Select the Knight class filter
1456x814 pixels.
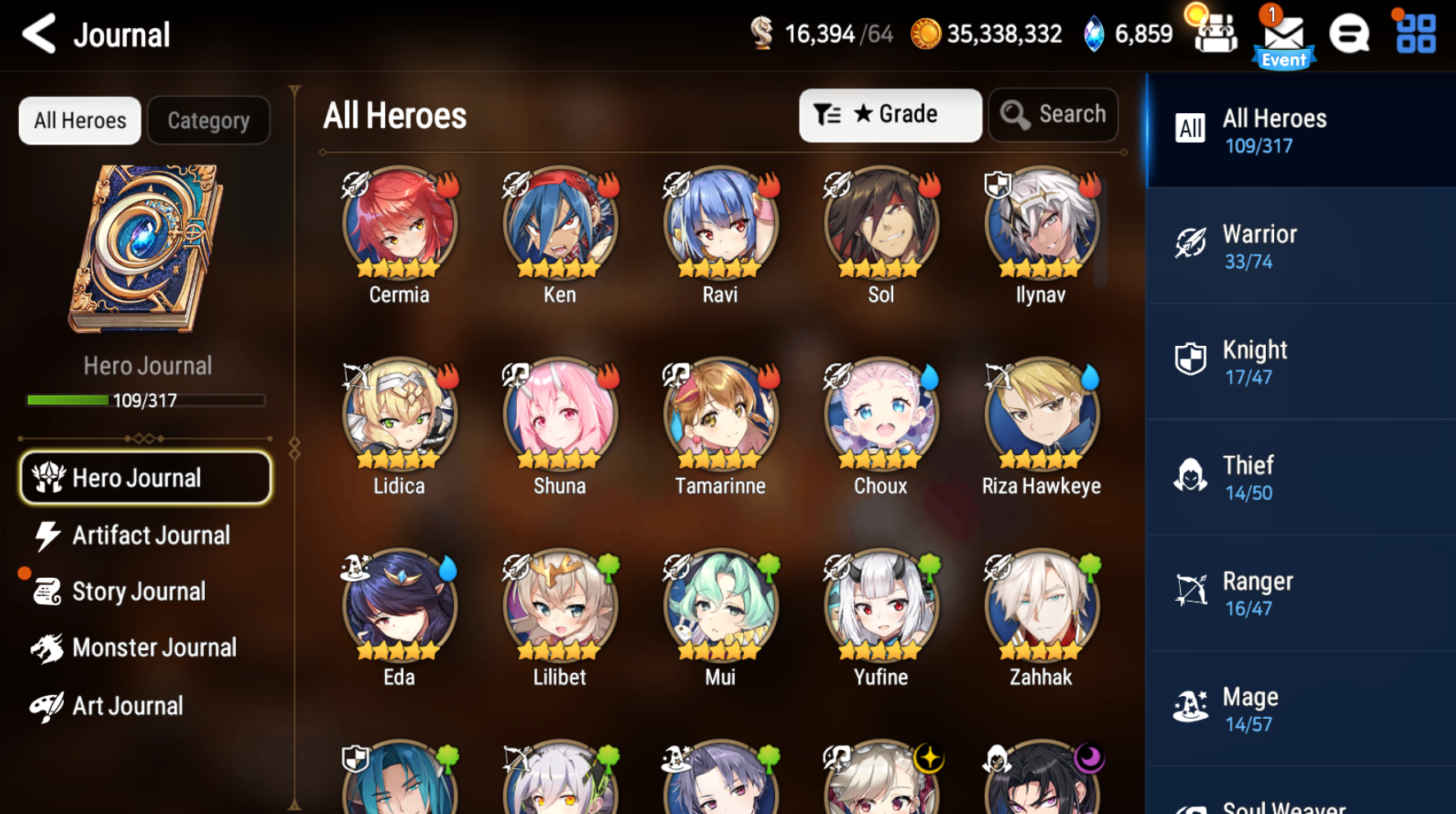(1303, 361)
